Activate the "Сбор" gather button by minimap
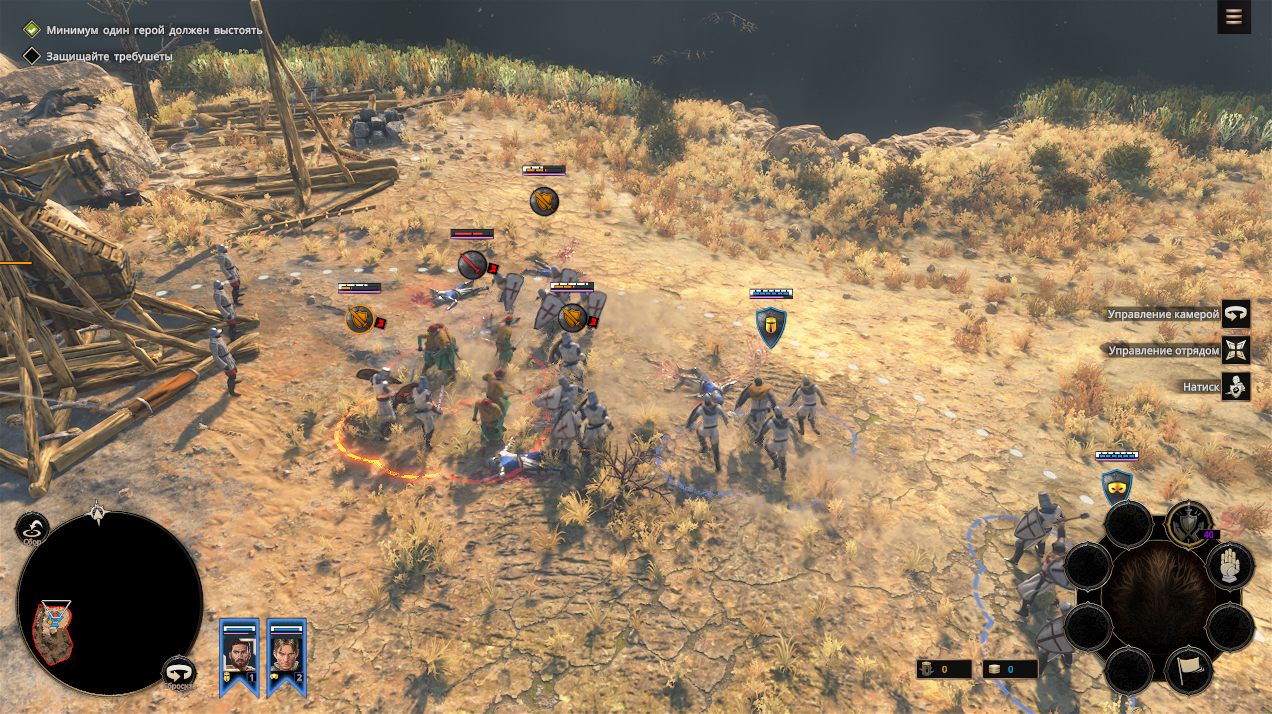Viewport: 1272px width, 714px height. coord(33,529)
